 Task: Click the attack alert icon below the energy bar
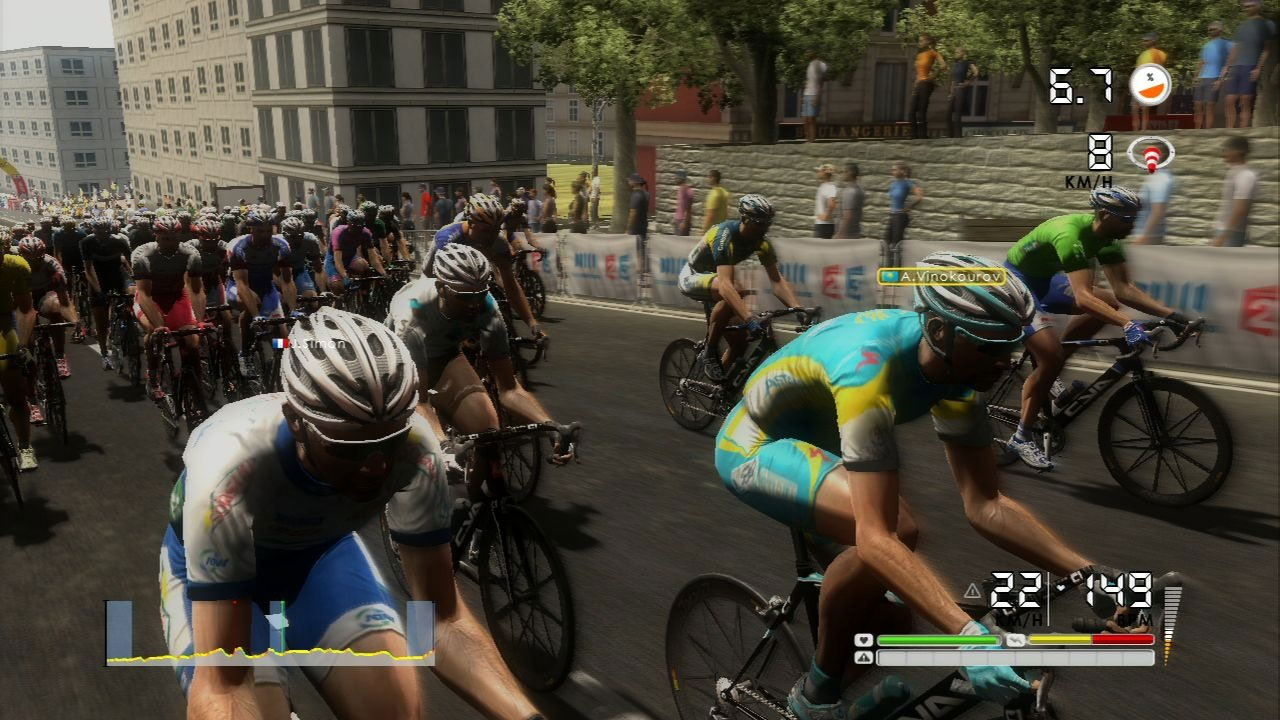[863, 658]
